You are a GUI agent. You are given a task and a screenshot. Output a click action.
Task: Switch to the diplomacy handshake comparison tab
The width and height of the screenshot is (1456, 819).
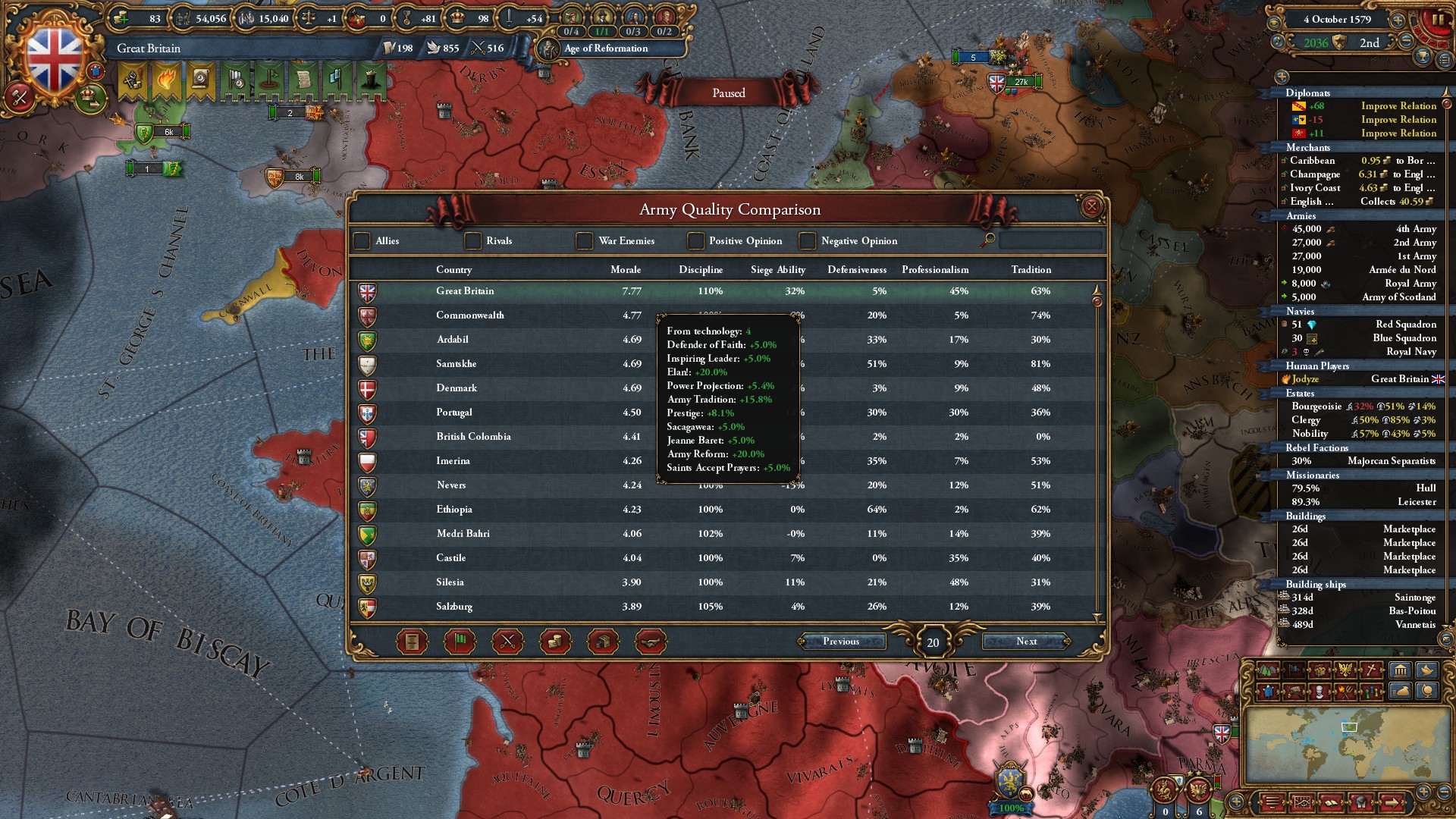pyautogui.click(x=651, y=641)
